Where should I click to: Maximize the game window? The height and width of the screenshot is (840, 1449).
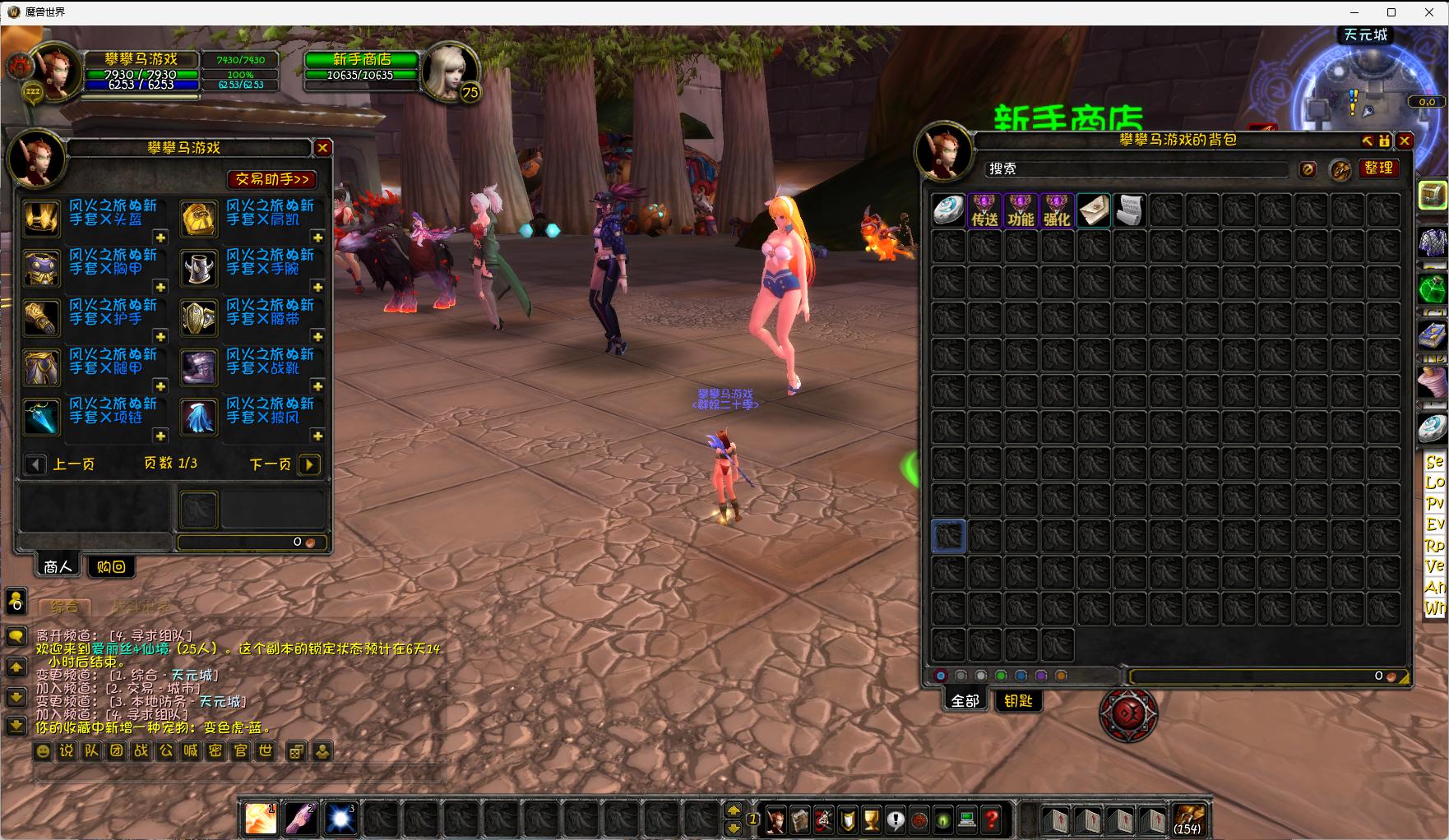[x=1391, y=12]
